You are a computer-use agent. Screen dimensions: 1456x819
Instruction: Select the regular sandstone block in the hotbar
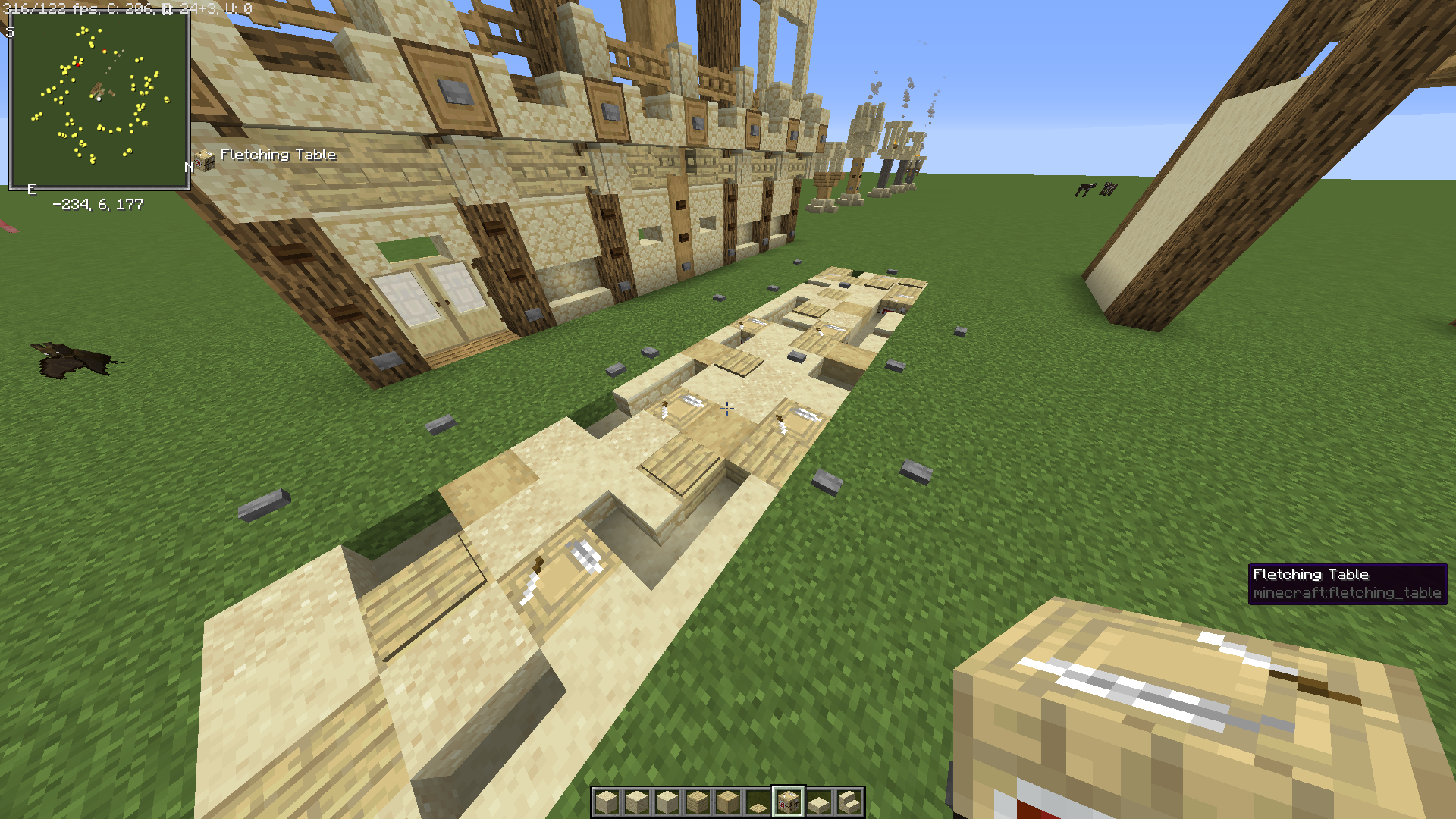pyautogui.click(x=637, y=802)
